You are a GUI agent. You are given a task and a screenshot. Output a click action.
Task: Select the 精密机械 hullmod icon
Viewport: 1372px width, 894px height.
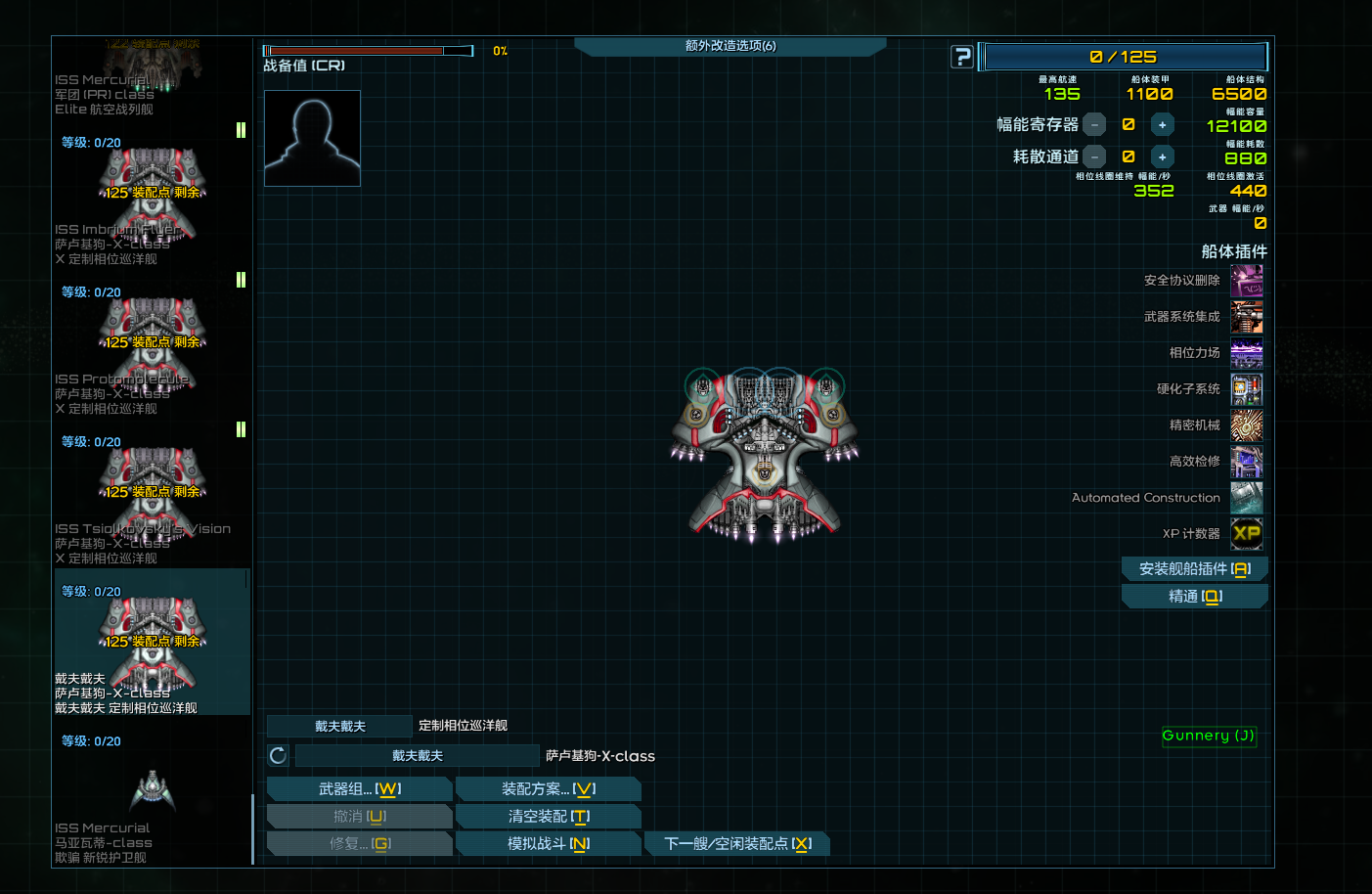click(1247, 425)
